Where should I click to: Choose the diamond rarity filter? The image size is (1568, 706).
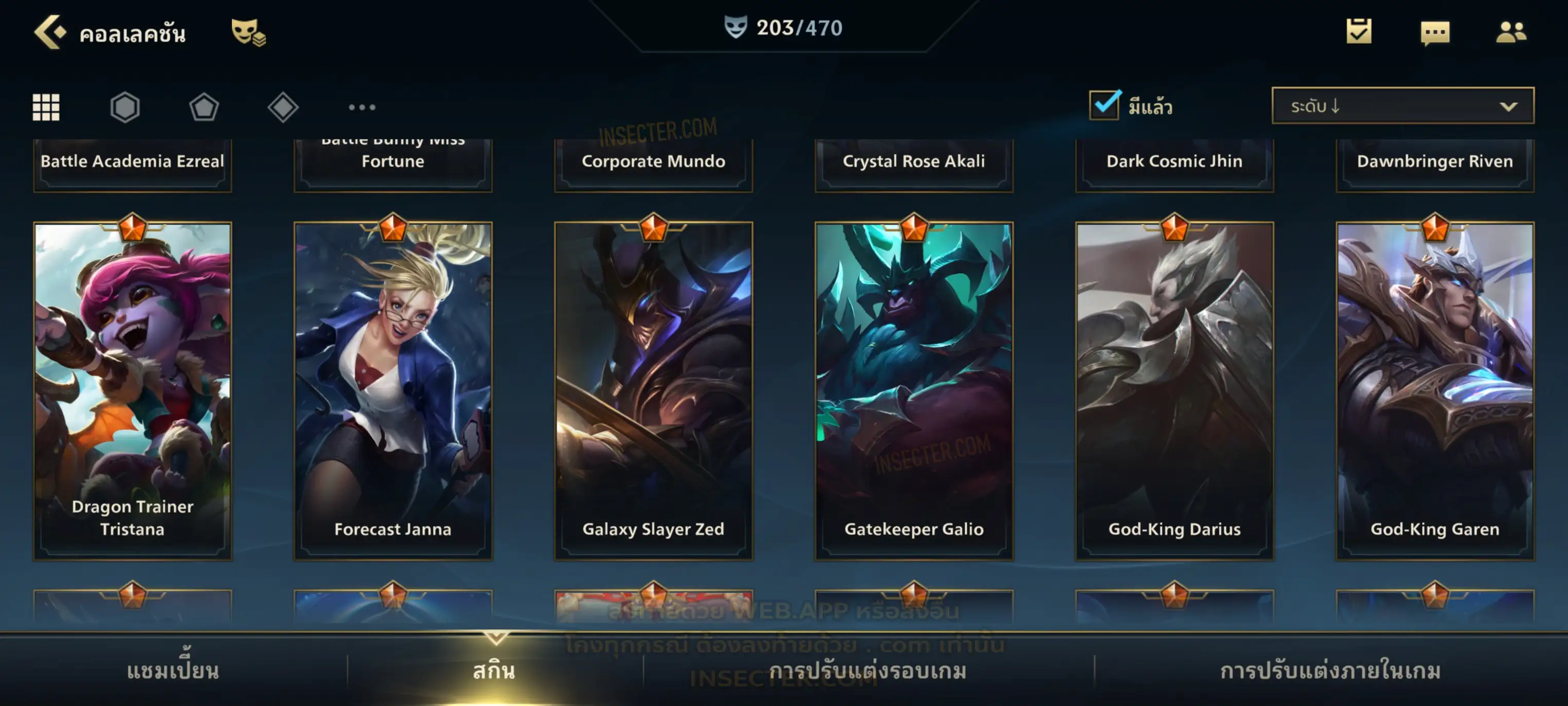tap(283, 107)
